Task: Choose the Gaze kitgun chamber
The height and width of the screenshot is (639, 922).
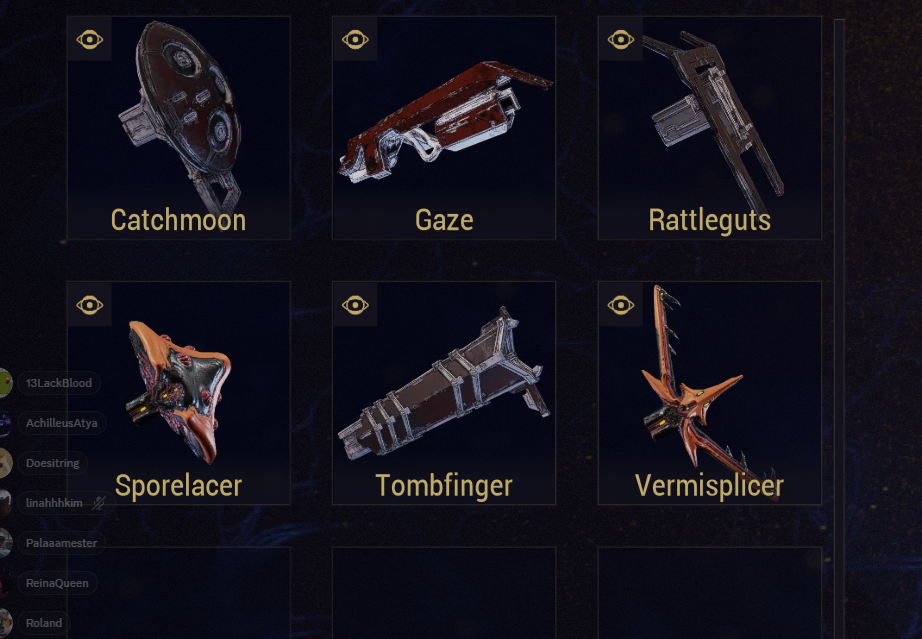Action: [444, 128]
